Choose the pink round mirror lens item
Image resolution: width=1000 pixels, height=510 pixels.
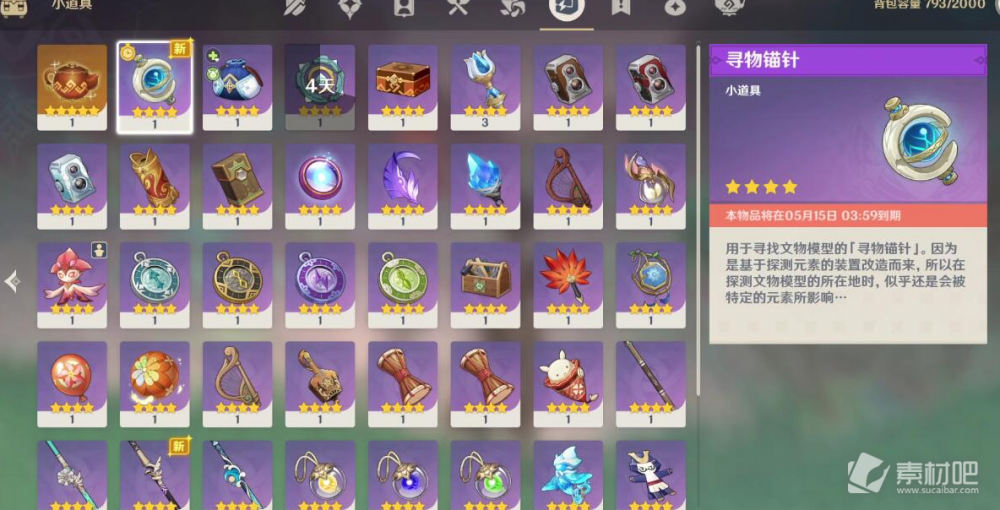click(x=320, y=180)
